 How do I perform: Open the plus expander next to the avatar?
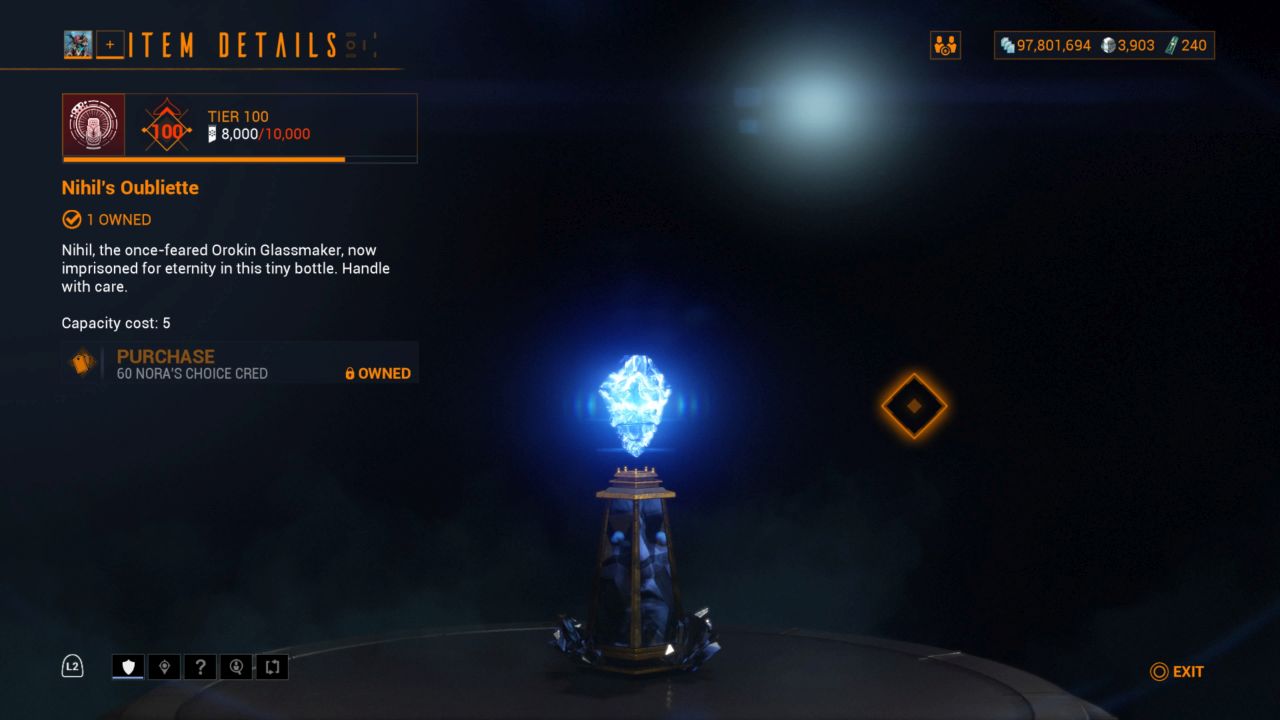[x=109, y=44]
